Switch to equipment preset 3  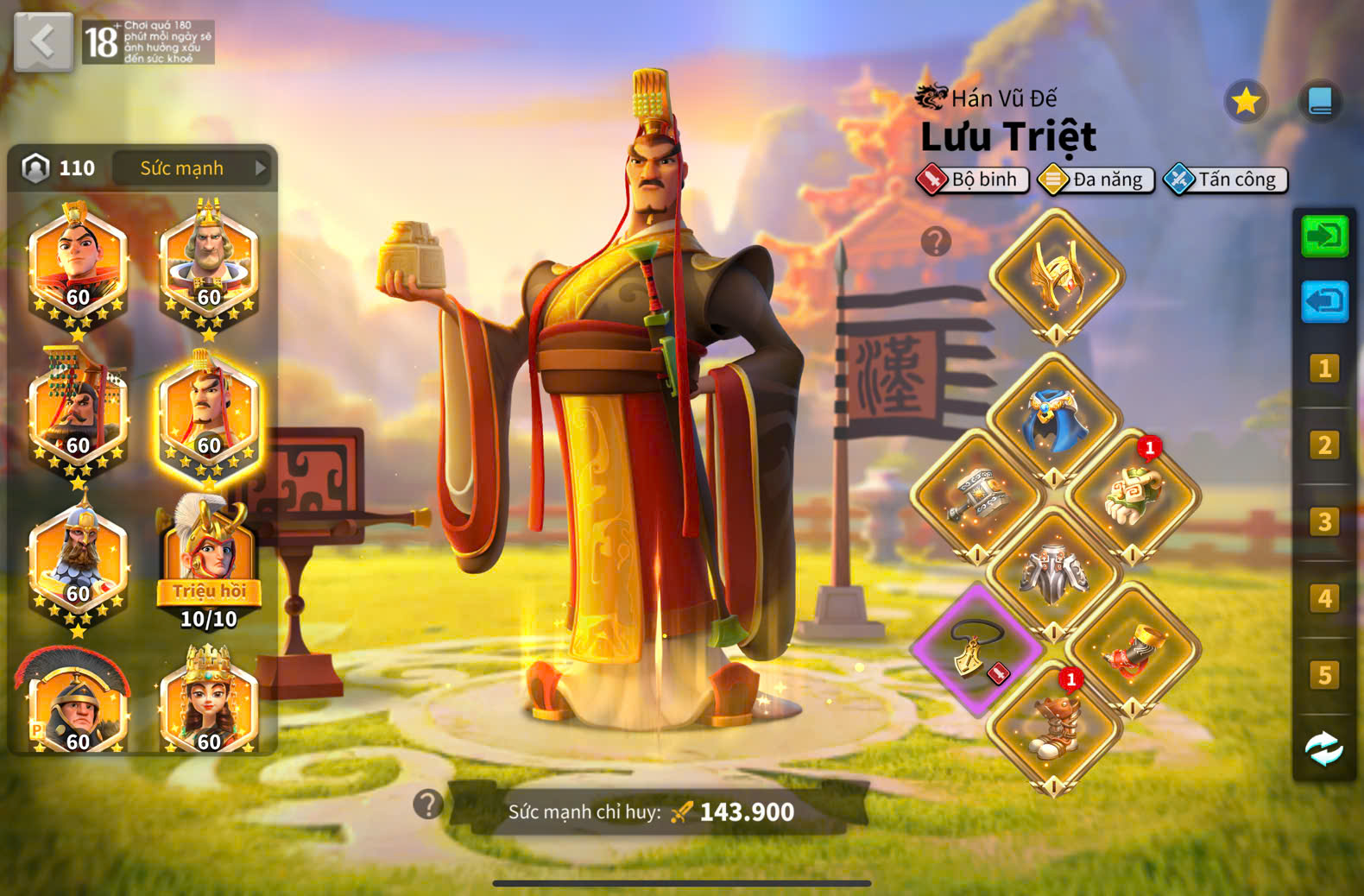tap(1323, 521)
